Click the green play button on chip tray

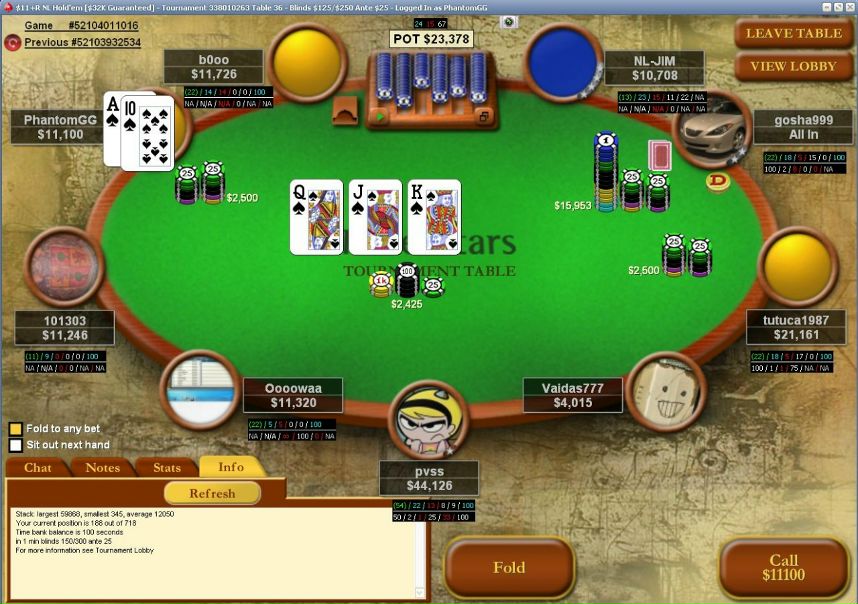coord(380,117)
